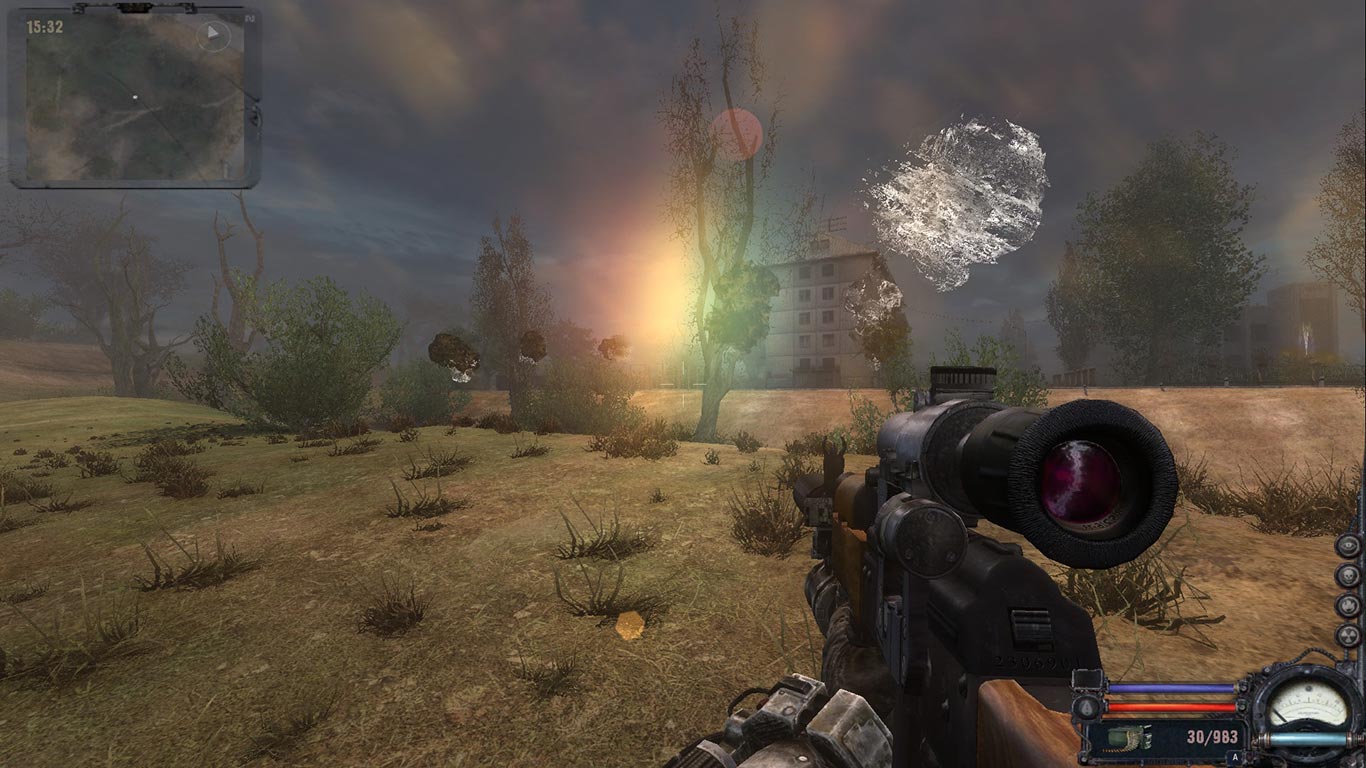Click the radiation trefoil status icon
This screenshot has width=1366, height=768.
pyautogui.click(x=1348, y=636)
